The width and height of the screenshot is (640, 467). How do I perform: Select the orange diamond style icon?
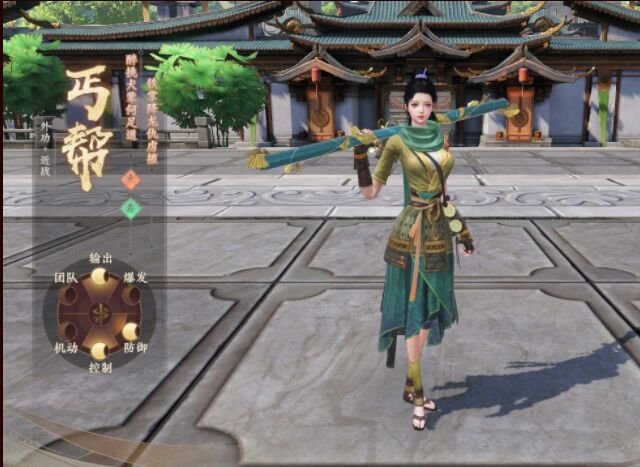[130, 180]
